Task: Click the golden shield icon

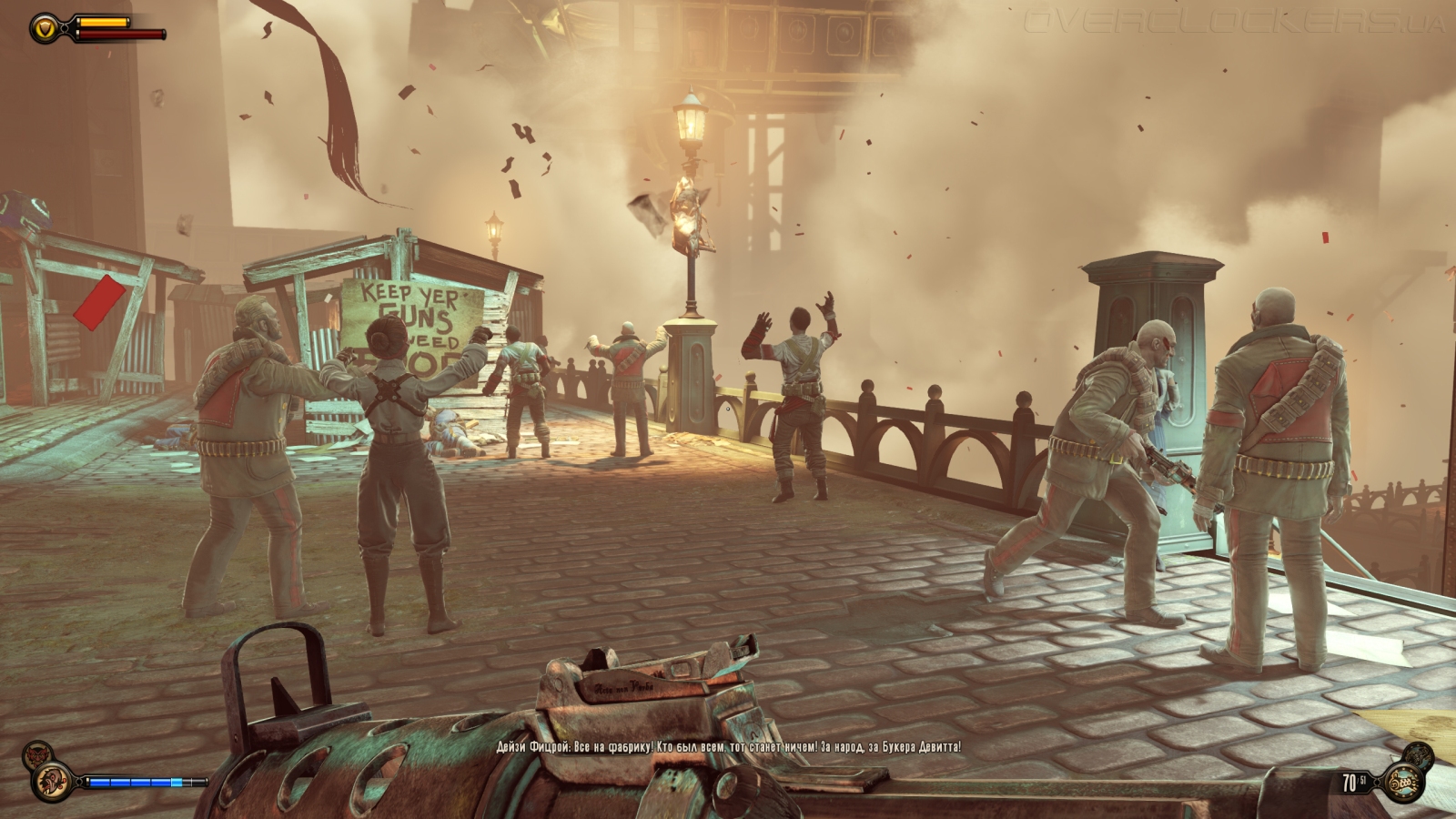Action: point(43,29)
